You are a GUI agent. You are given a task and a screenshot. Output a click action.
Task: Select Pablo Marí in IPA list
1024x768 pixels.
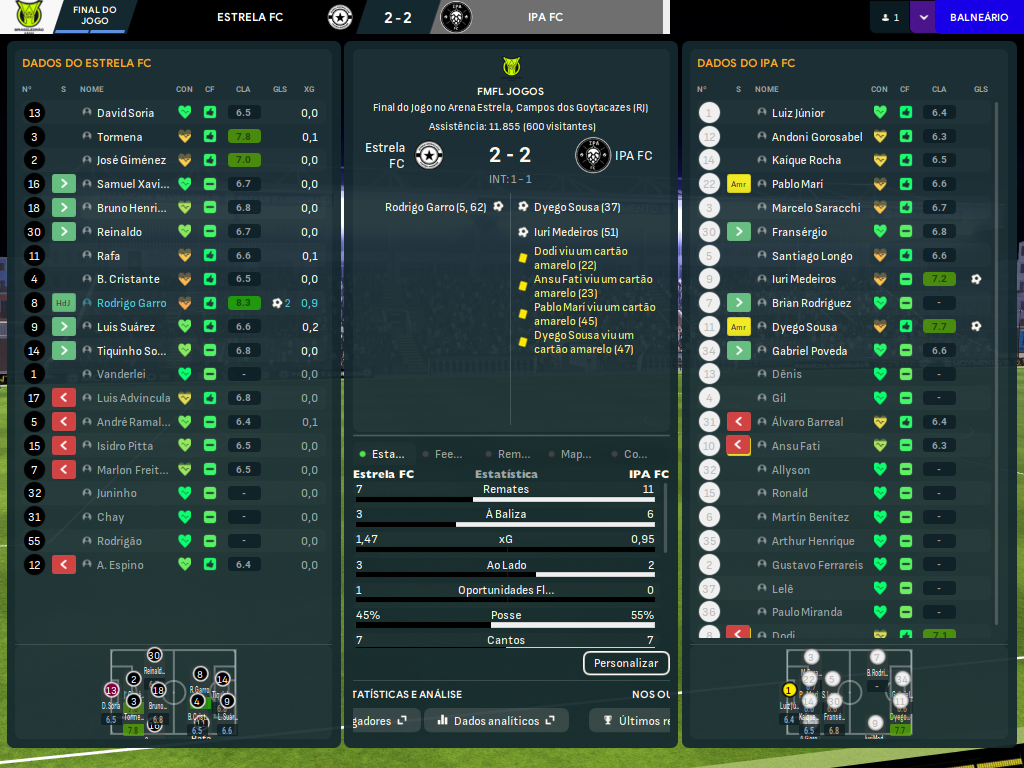pos(797,184)
